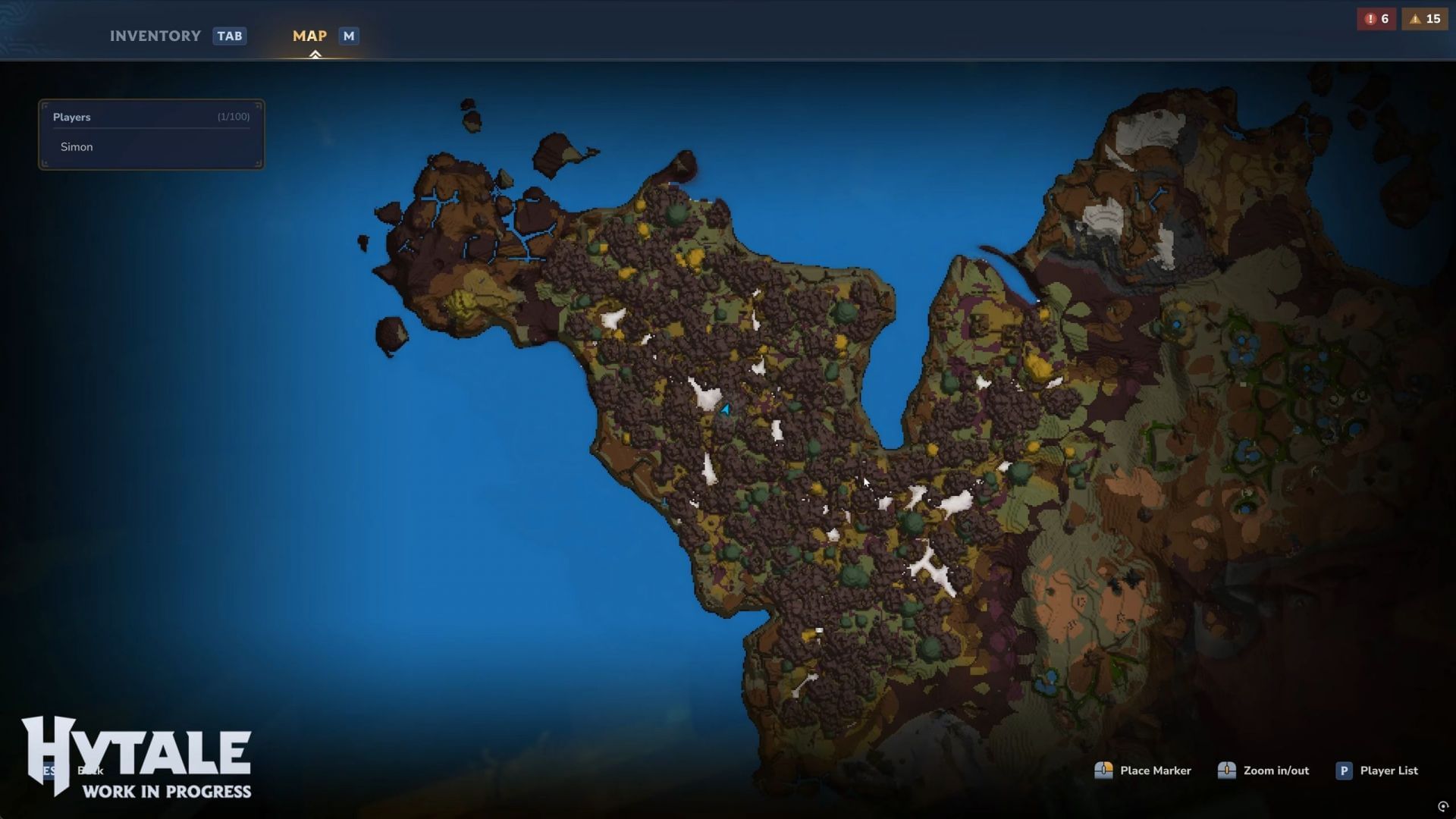
Task: Click the cyan player arrow marker on the map
Action: pos(726,409)
